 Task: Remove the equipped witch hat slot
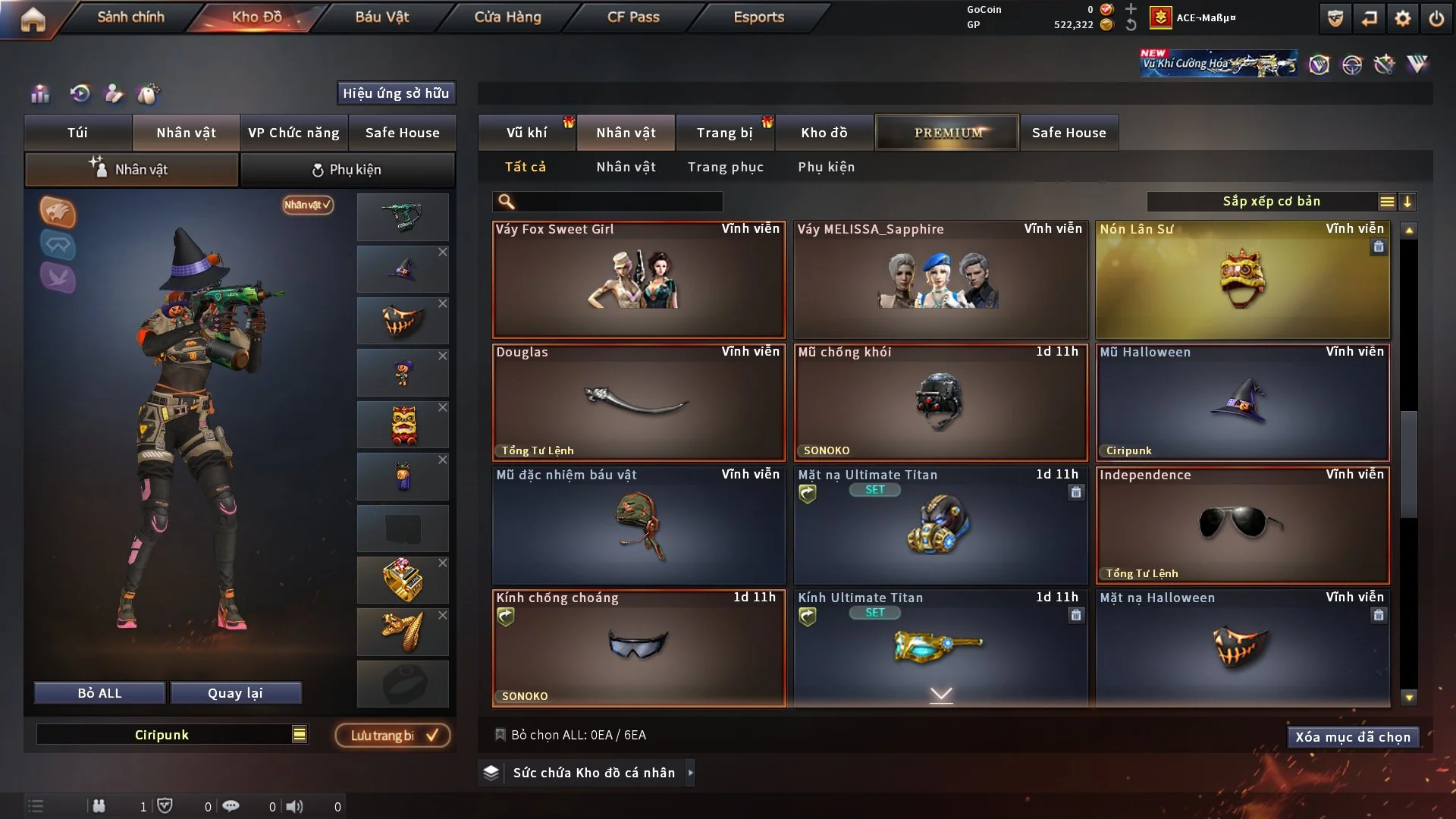click(x=443, y=253)
